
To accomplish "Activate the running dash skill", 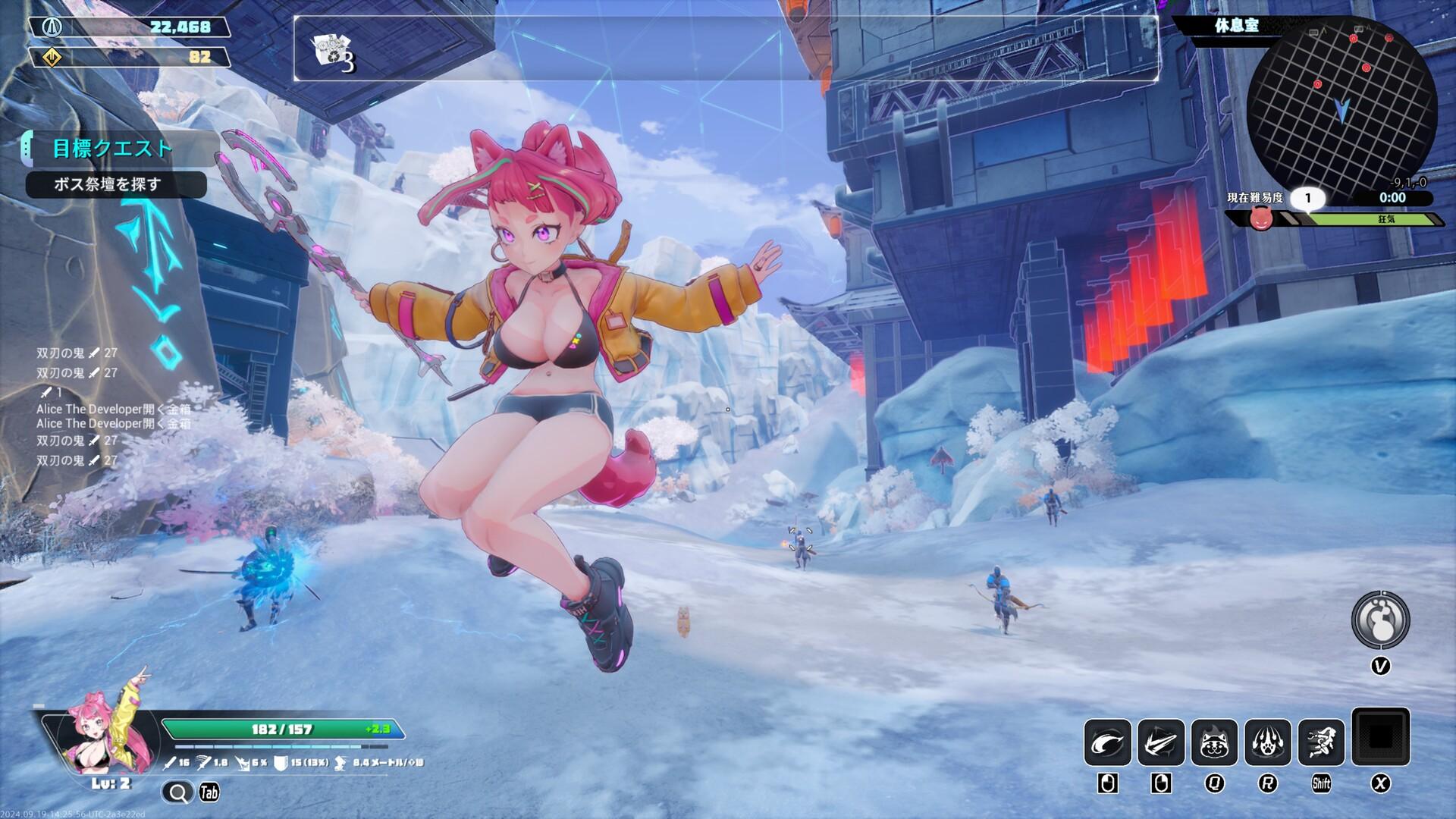I will [1320, 742].
